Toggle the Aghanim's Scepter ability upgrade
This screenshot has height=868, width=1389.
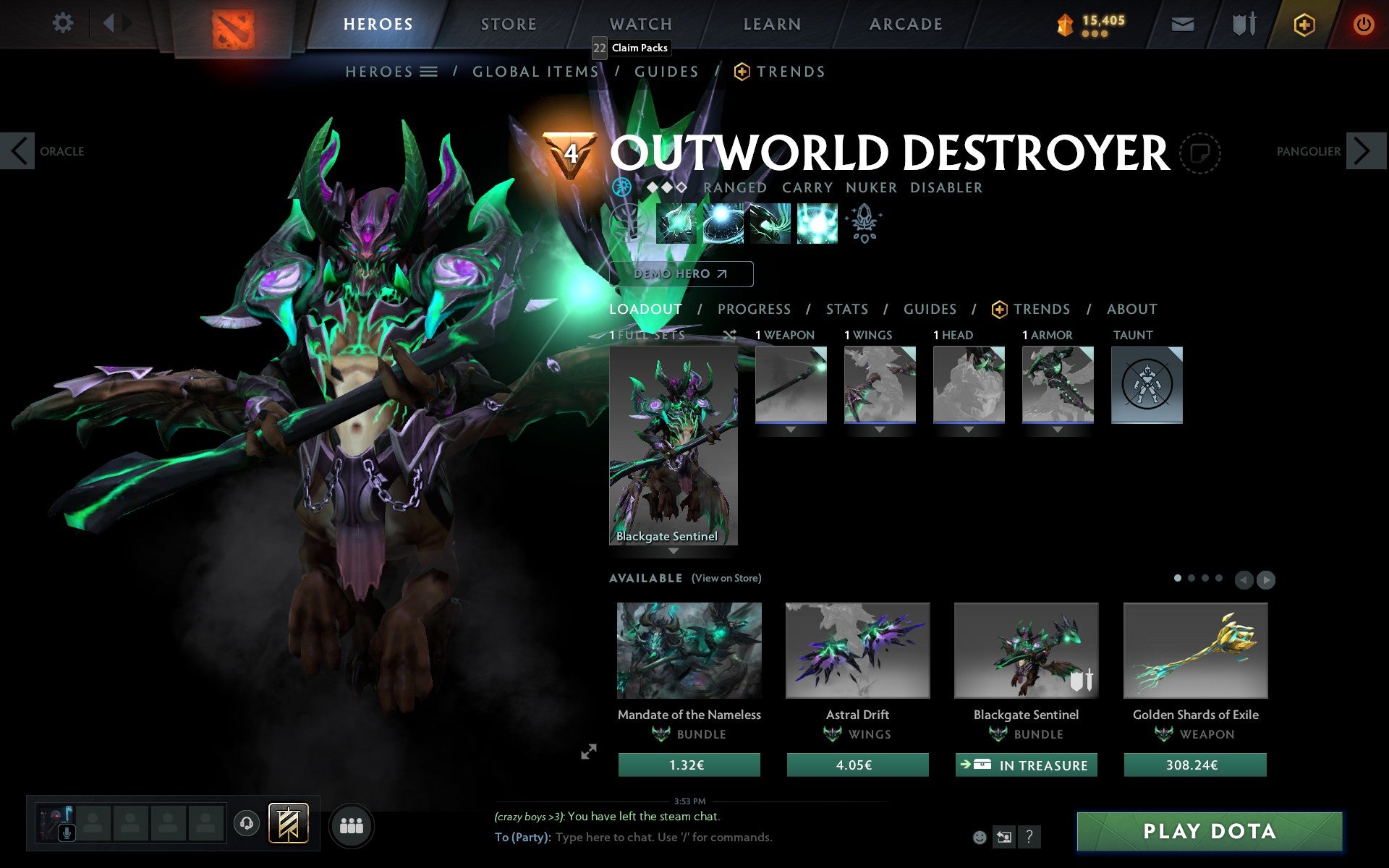point(863,224)
